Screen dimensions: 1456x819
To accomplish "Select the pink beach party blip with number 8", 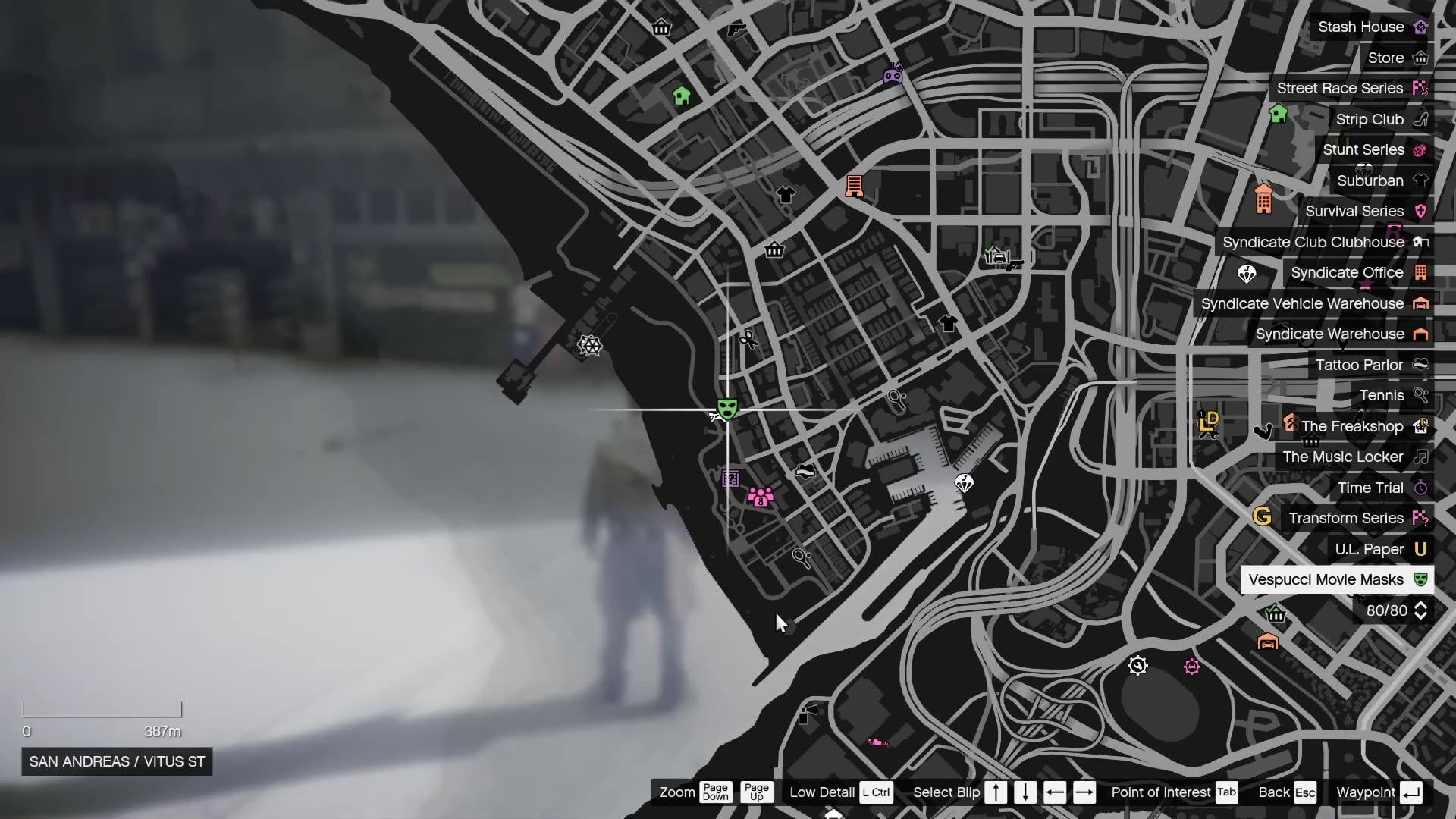I will (760, 498).
